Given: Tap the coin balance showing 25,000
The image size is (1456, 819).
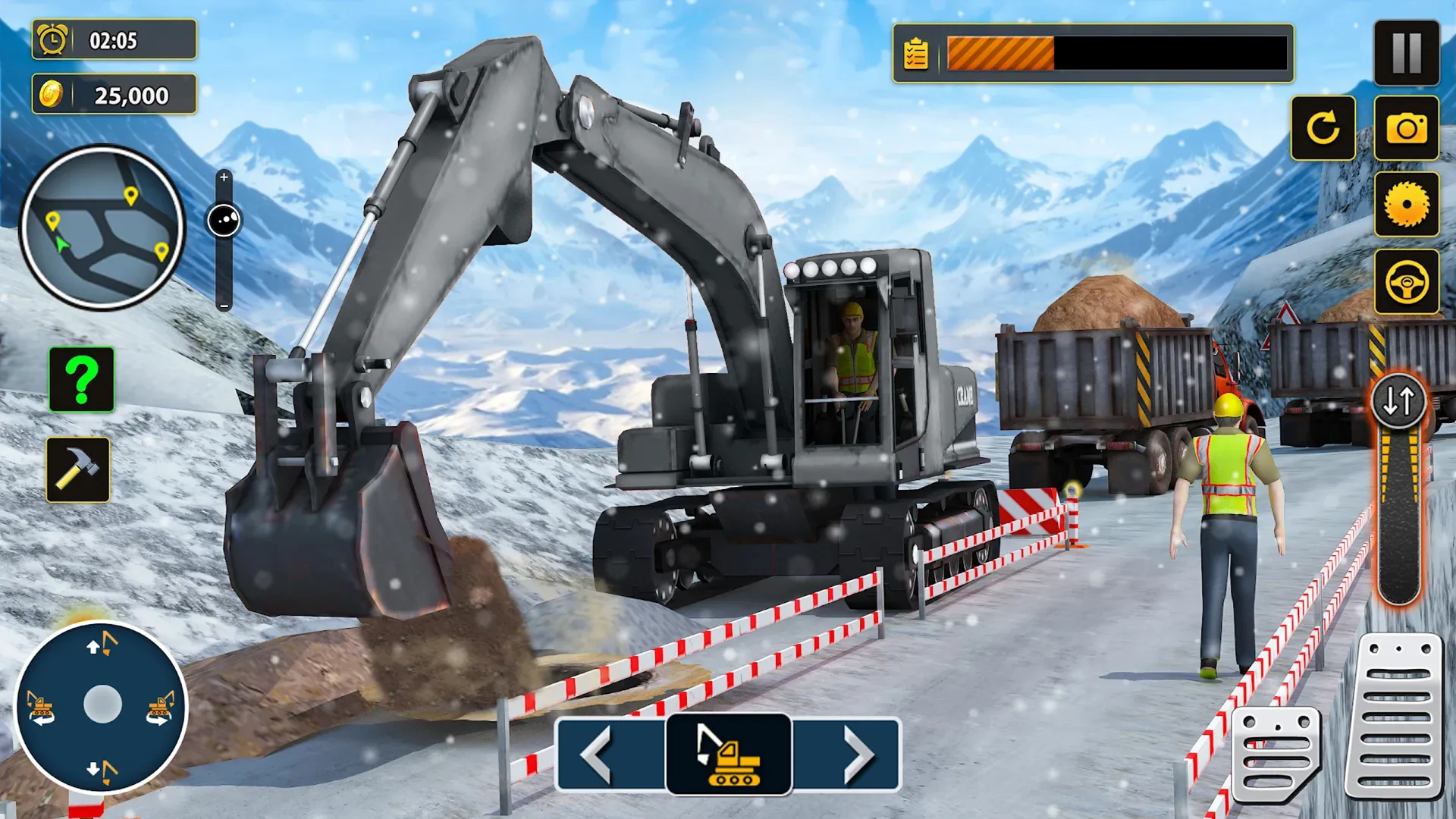Looking at the screenshot, I should pos(114,96).
